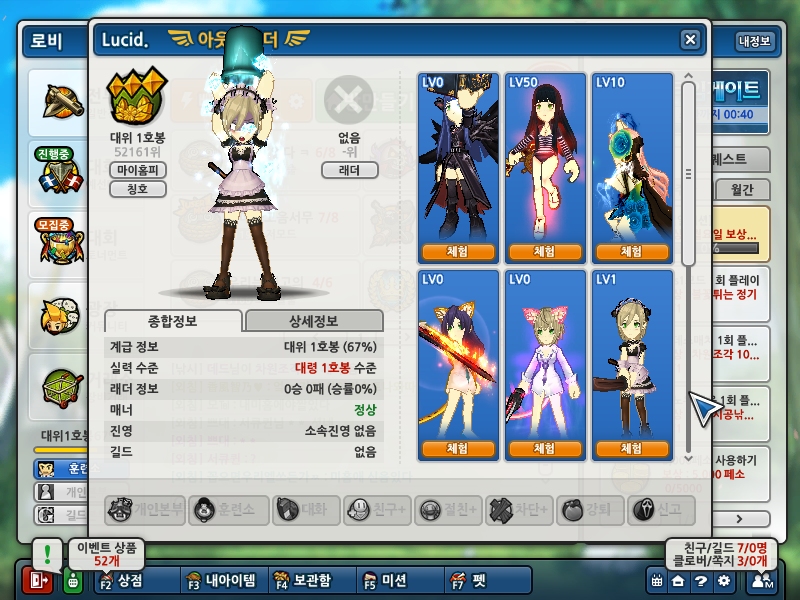Open the 내정보 button
This screenshot has width=800, height=600.
pos(754,41)
